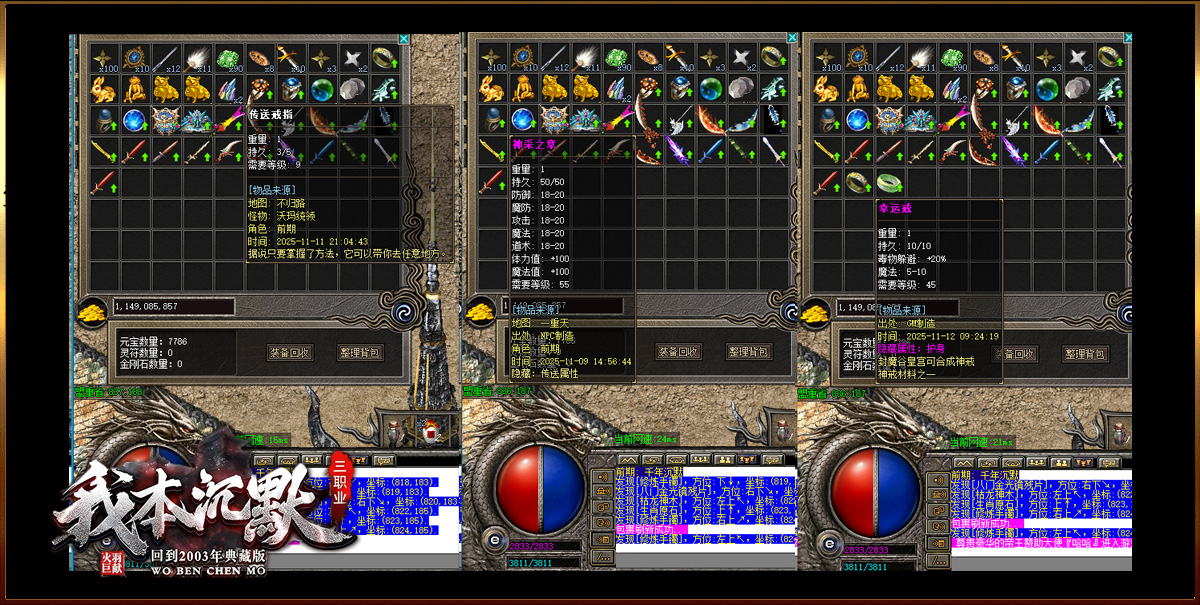Close the bag showing the 传送戒指 tooltip
Viewport: 1200px width, 605px height.
pyautogui.click(x=404, y=39)
